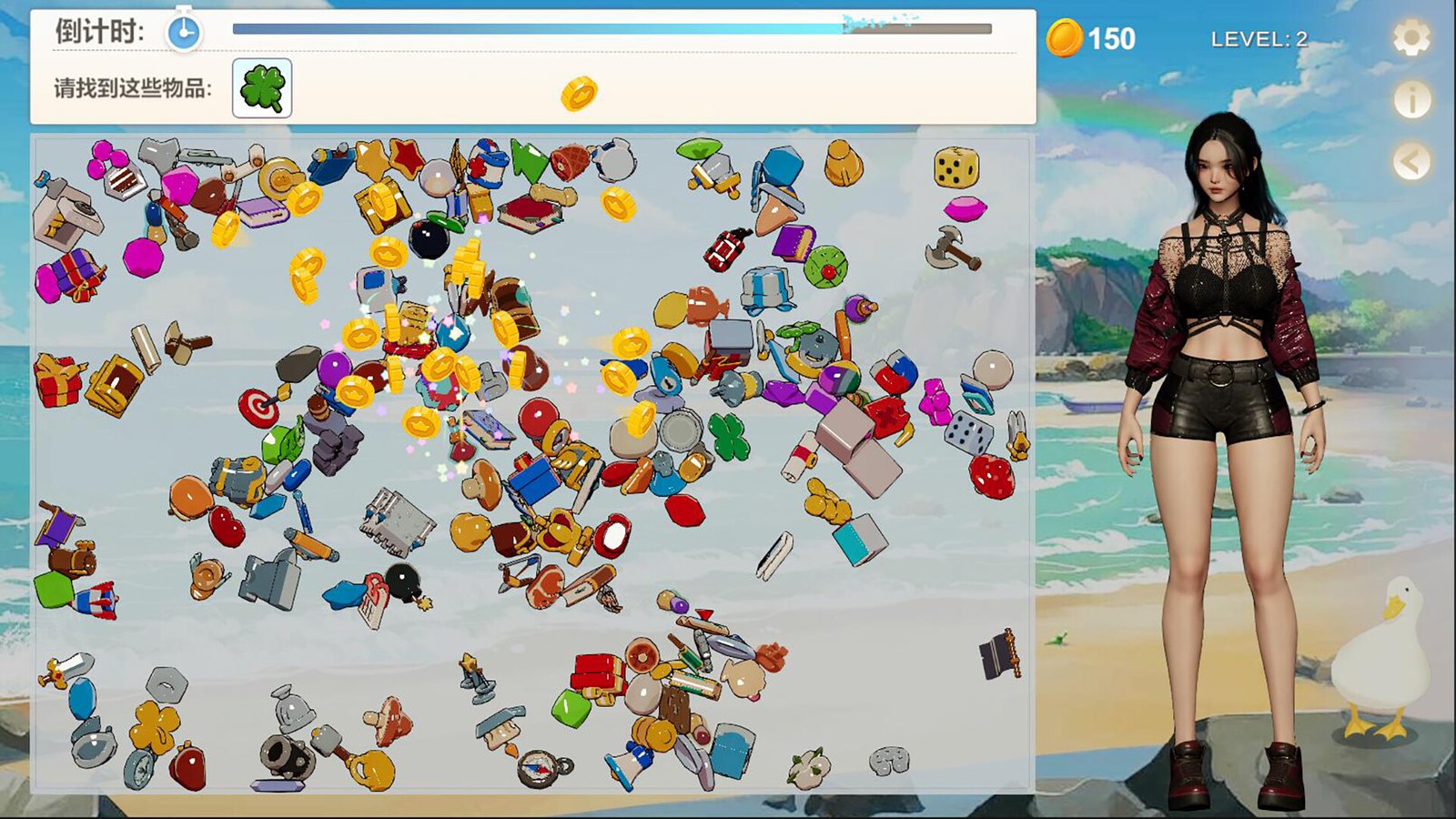Click the LEVEL: 2 label
This screenshot has height=819, width=1456.
tap(1259, 38)
